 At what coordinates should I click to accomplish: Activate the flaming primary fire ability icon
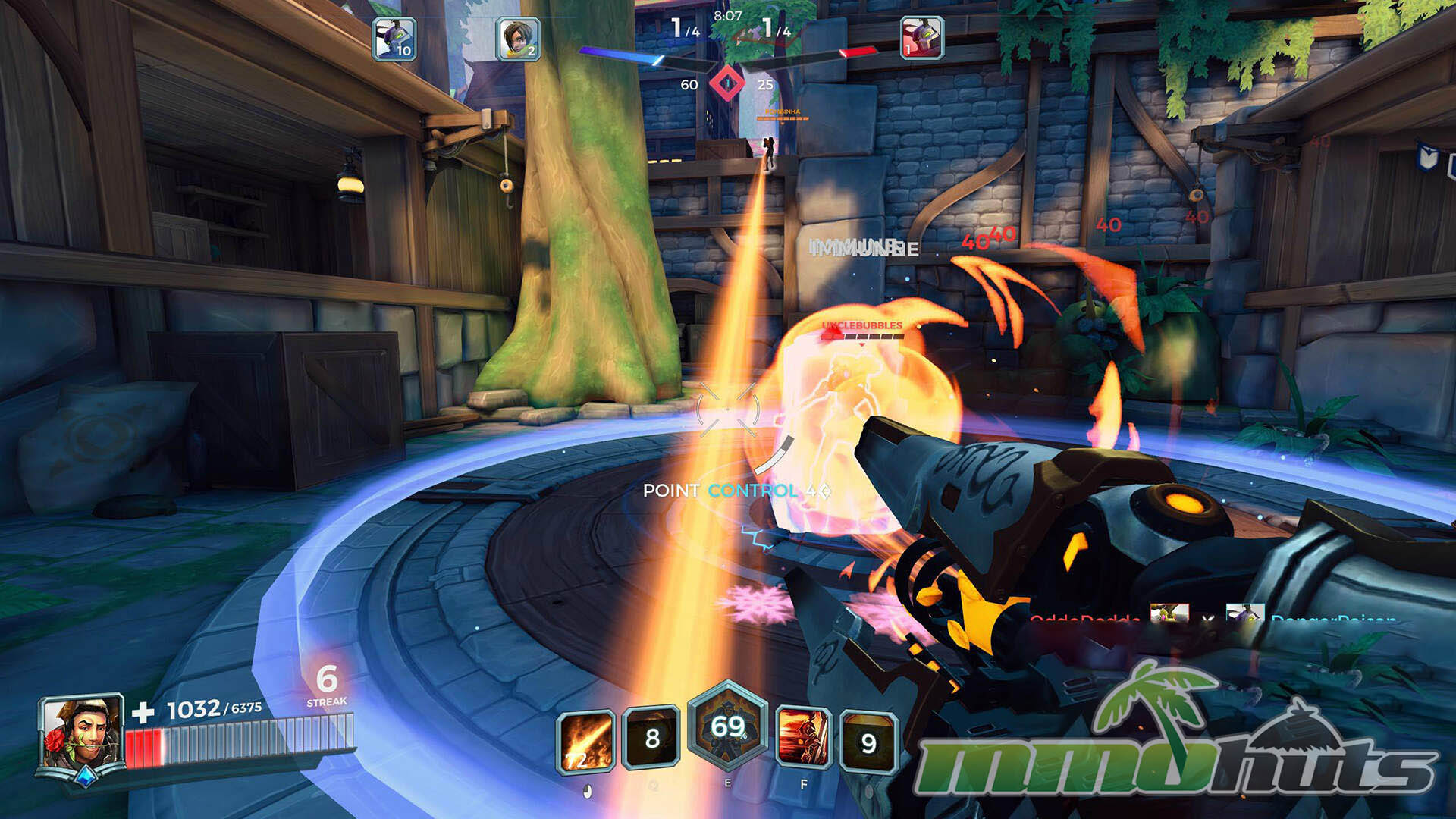(x=585, y=742)
